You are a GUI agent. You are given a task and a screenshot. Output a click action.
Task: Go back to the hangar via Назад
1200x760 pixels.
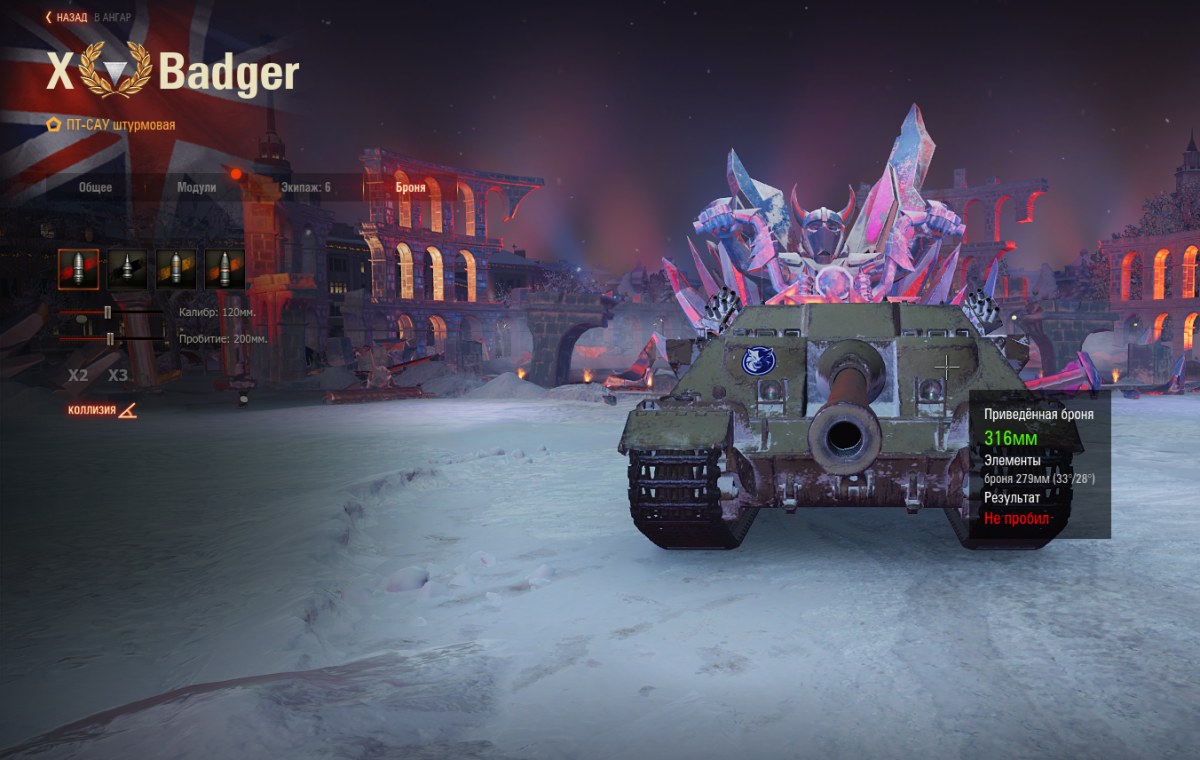[x=67, y=17]
